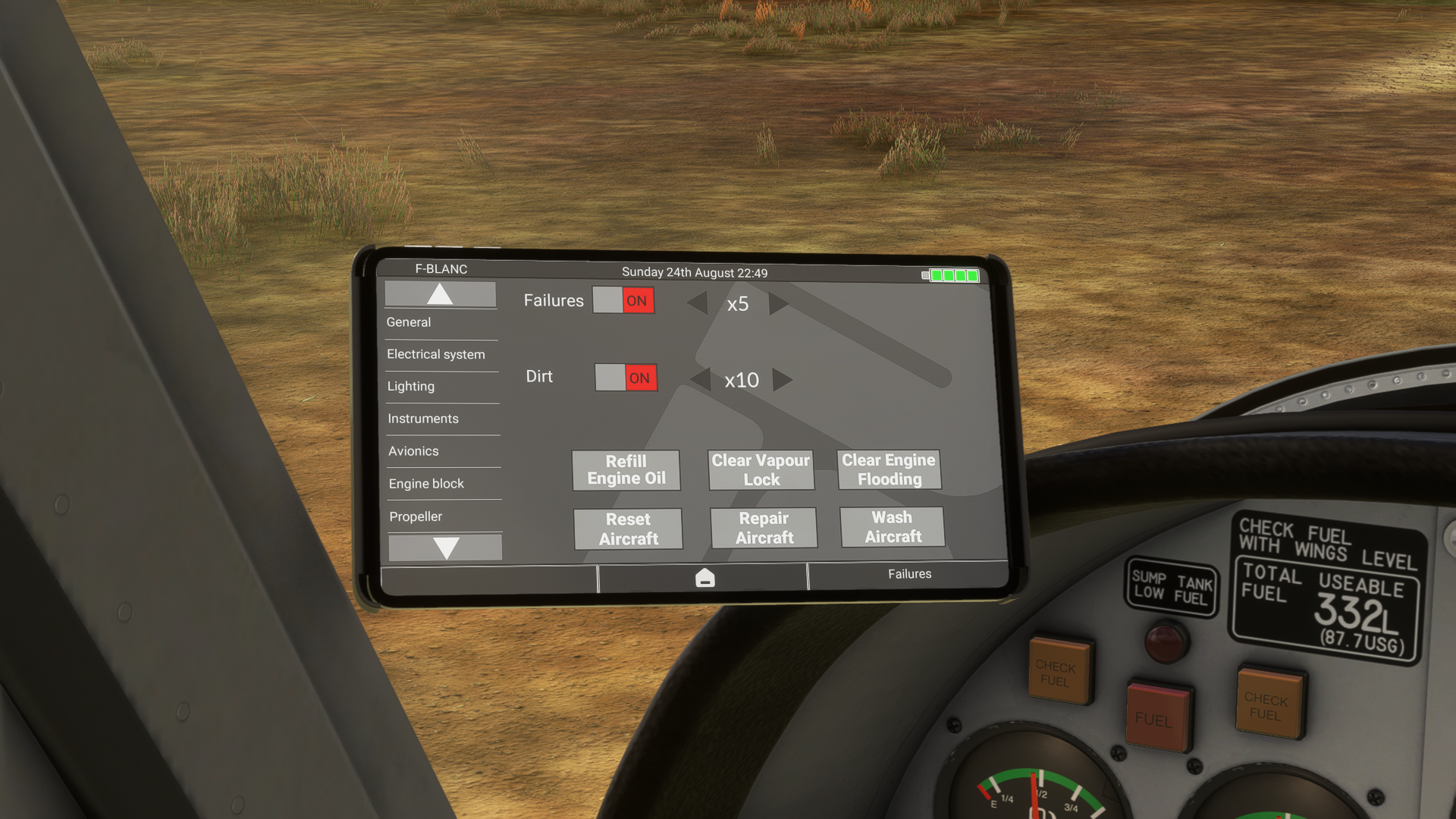This screenshot has height=819, width=1456.
Task: Select the Engine block entry
Action: pyautogui.click(x=426, y=484)
